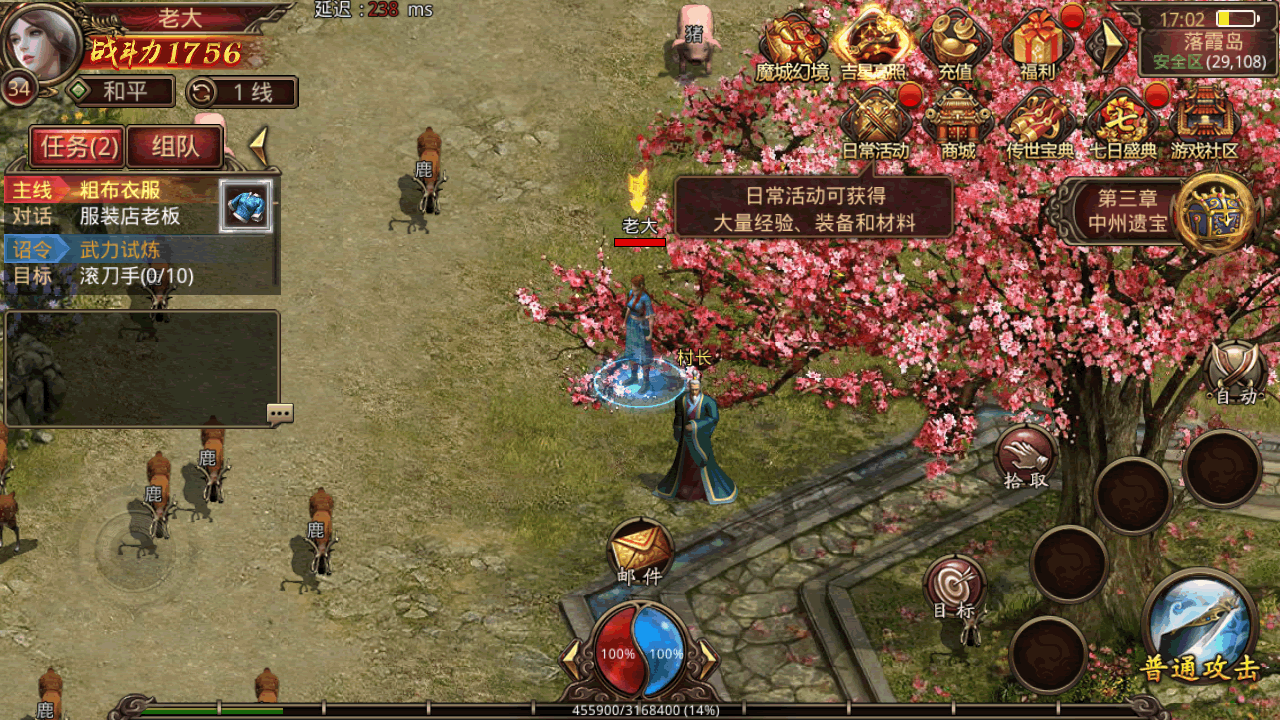Open the 吉星高照 event icon

click(x=873, y=45)
